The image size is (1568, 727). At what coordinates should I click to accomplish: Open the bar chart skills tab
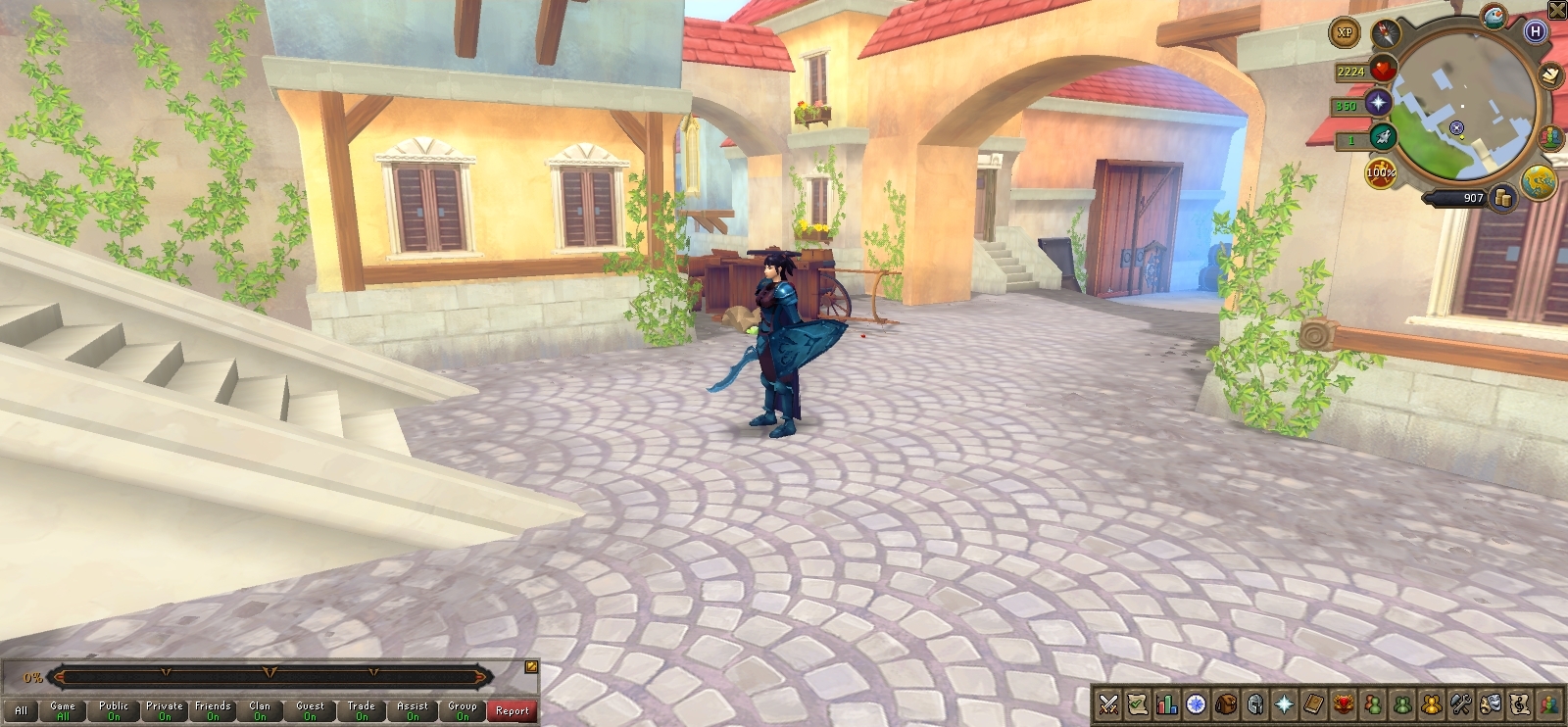coord(1166,703)
